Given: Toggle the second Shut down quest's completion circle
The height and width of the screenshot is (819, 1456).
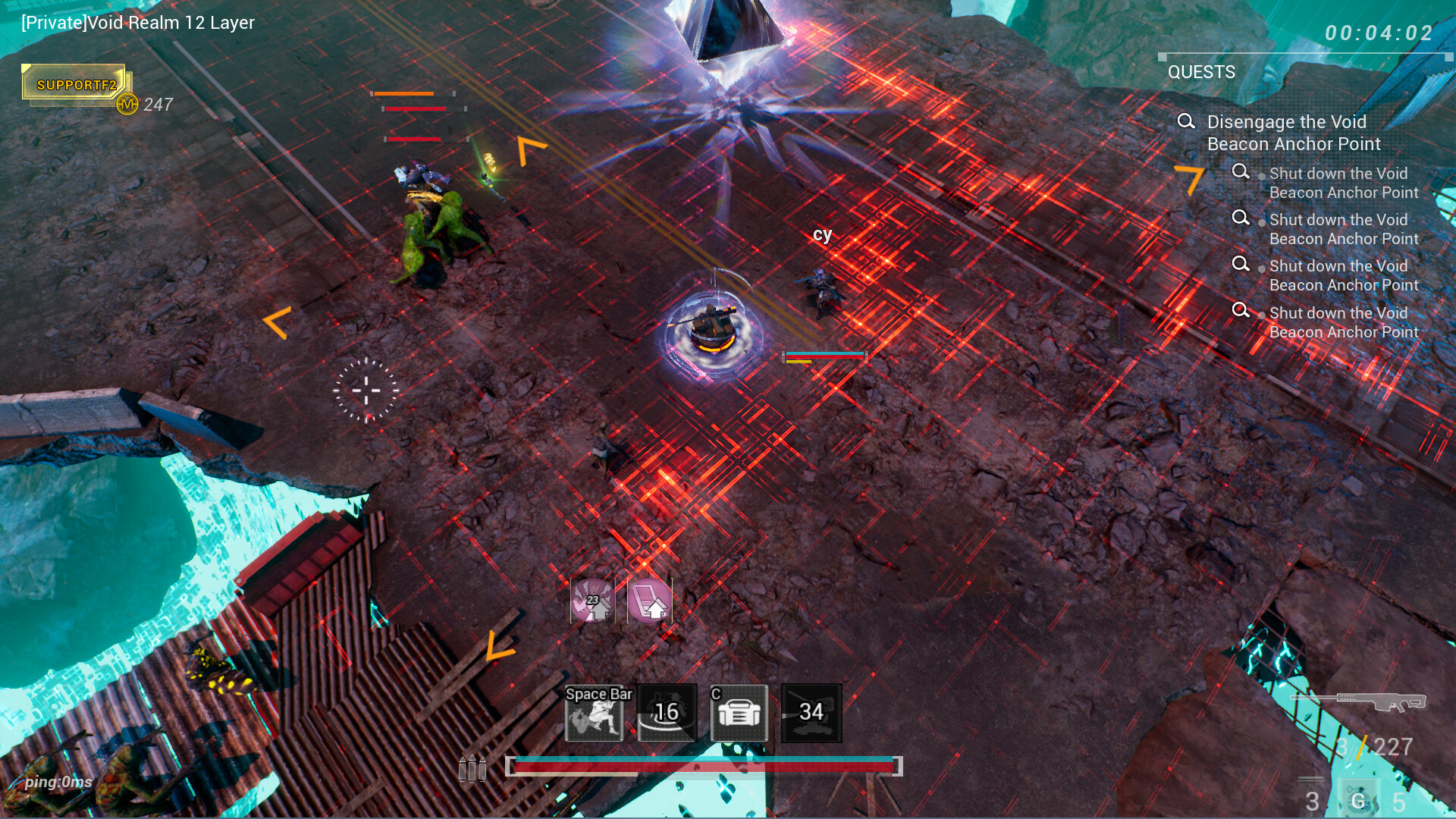Looking at the screenshot, I should (x=1261, y=221).
